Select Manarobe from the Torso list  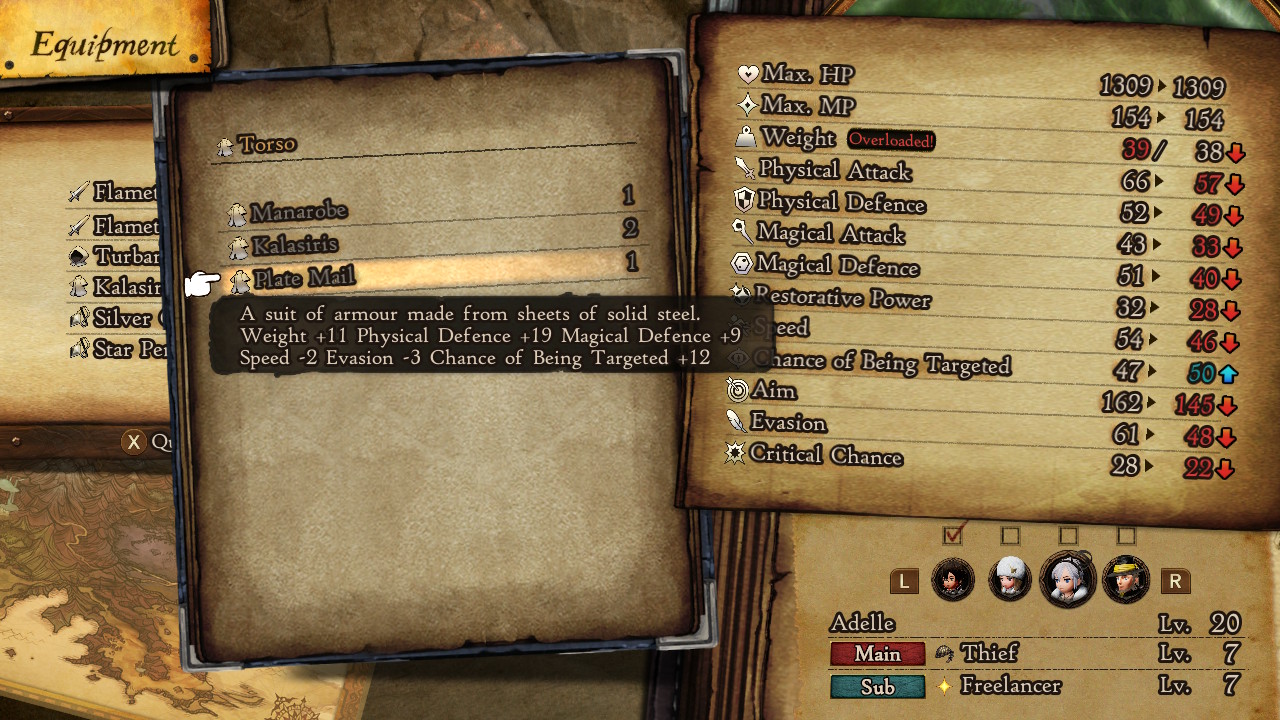pyautogui.click(x=298, y=212)
